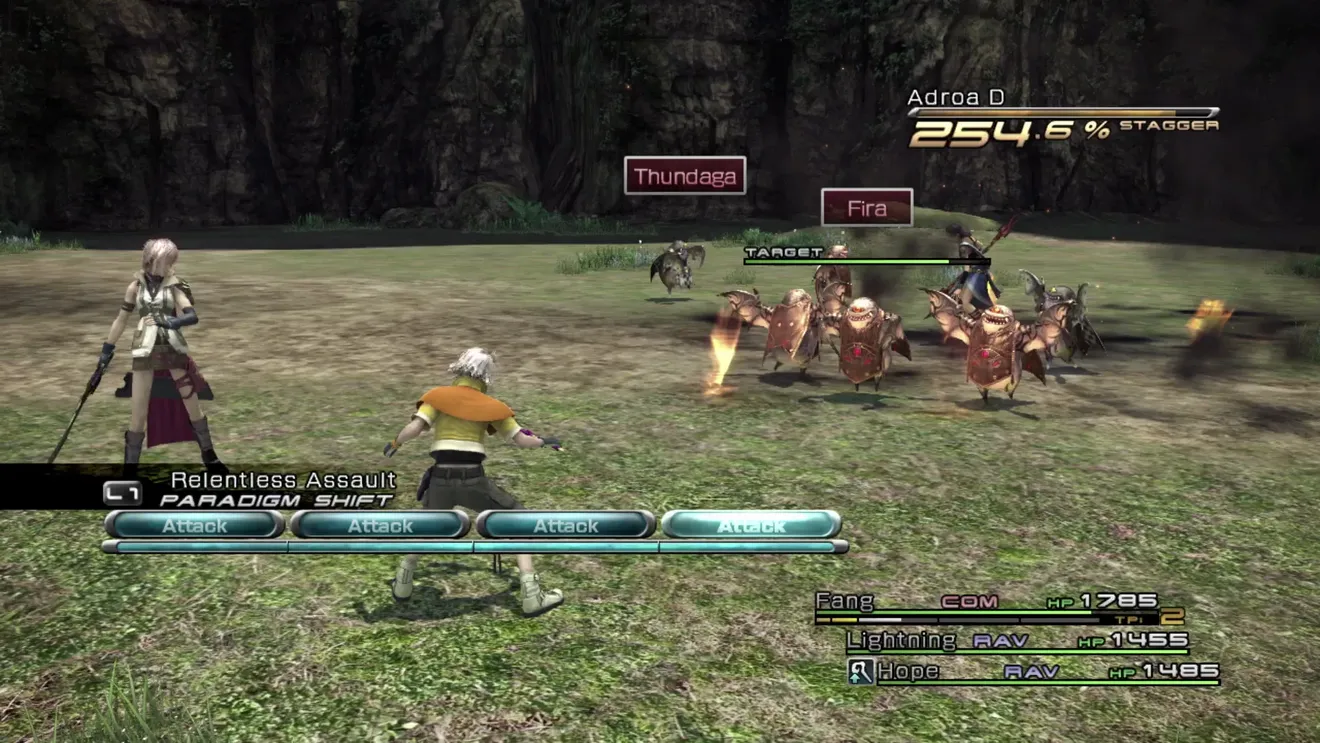
Task: Click the party leader icon beside Hope
Action: (861, 672)
